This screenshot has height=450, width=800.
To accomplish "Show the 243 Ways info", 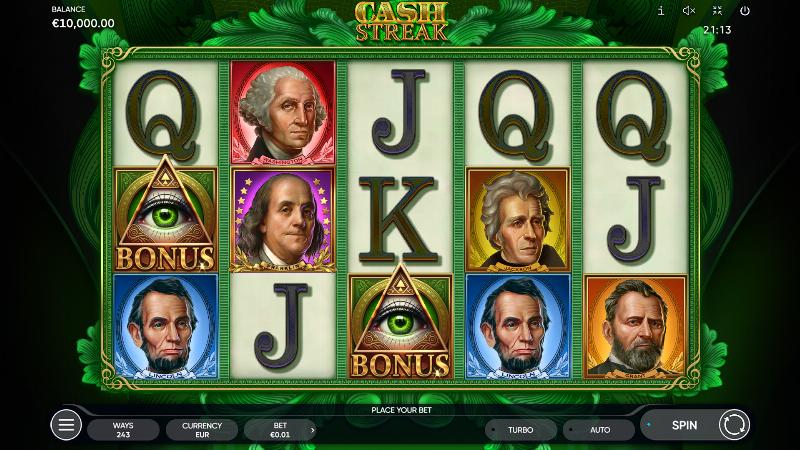I will [123, 430].
